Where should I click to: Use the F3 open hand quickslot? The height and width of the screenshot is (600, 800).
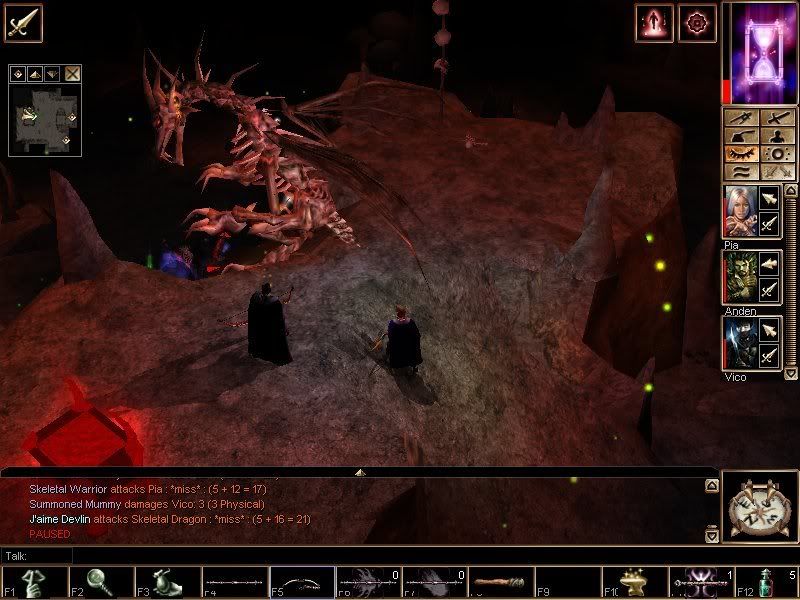click(168, 582)
